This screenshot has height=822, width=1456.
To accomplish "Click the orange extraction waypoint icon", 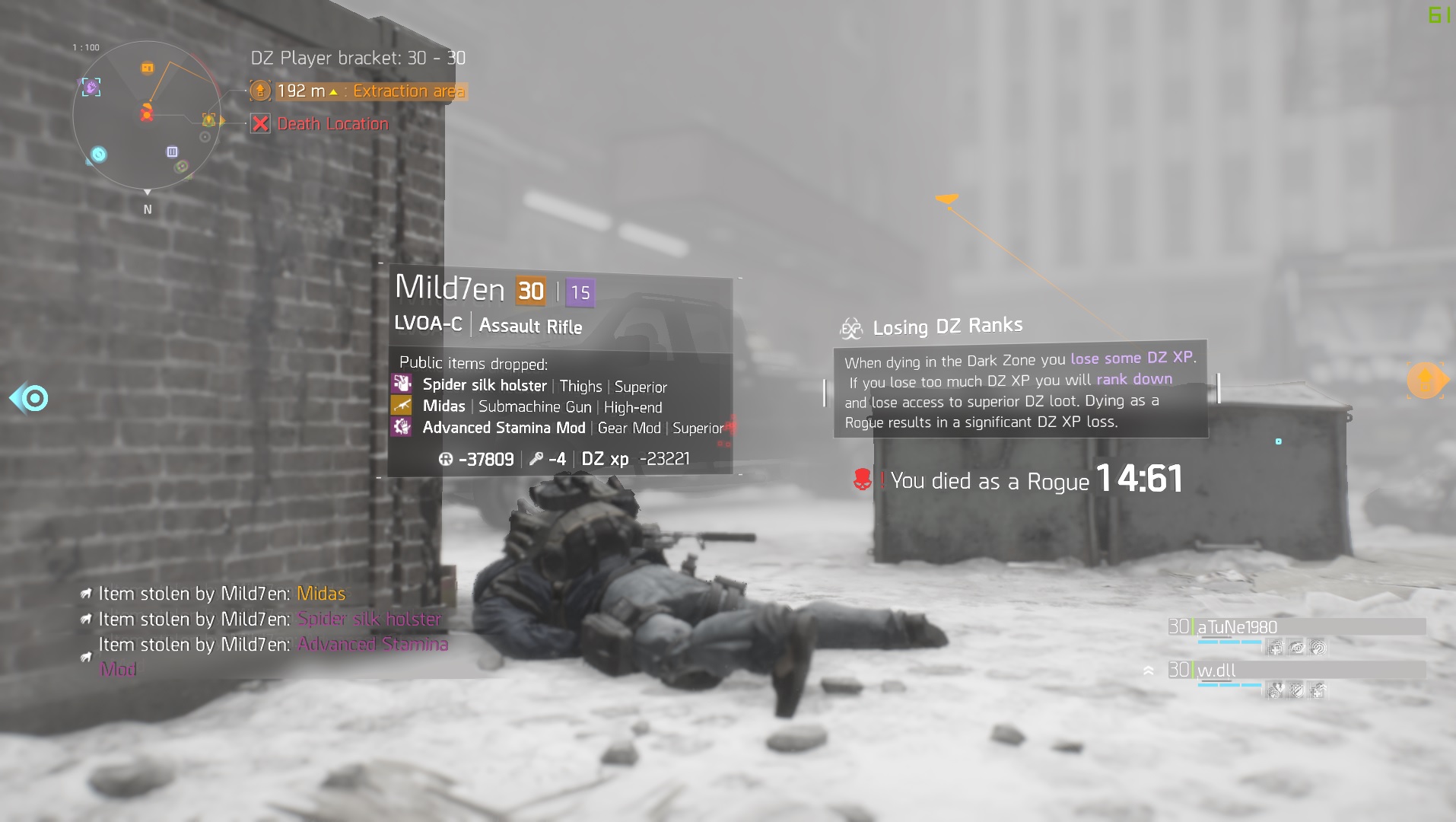I will click(x=1426, y=379).
